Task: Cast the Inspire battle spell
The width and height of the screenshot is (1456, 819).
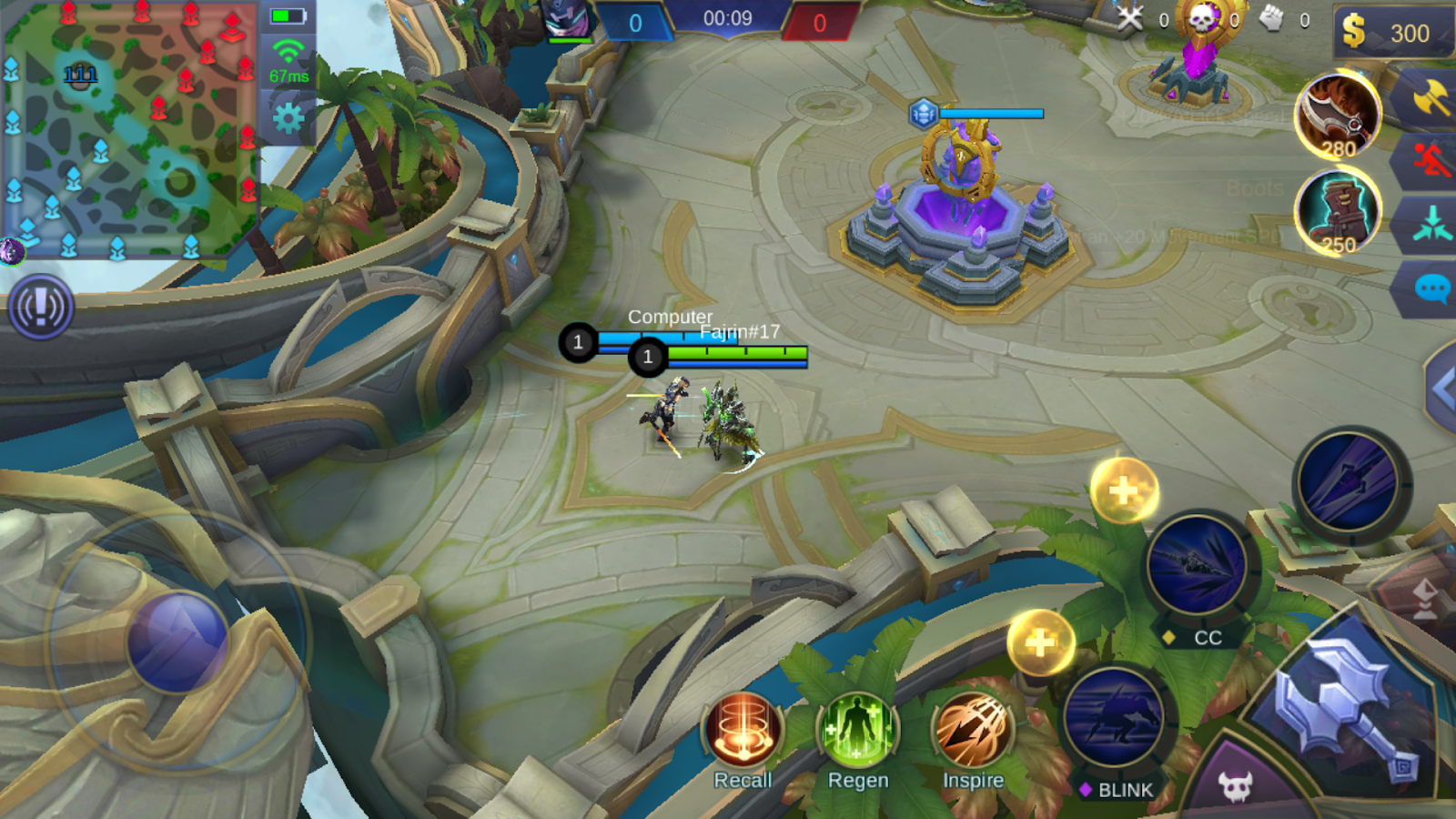Action: pyautogui.click(x=972, y=729)
